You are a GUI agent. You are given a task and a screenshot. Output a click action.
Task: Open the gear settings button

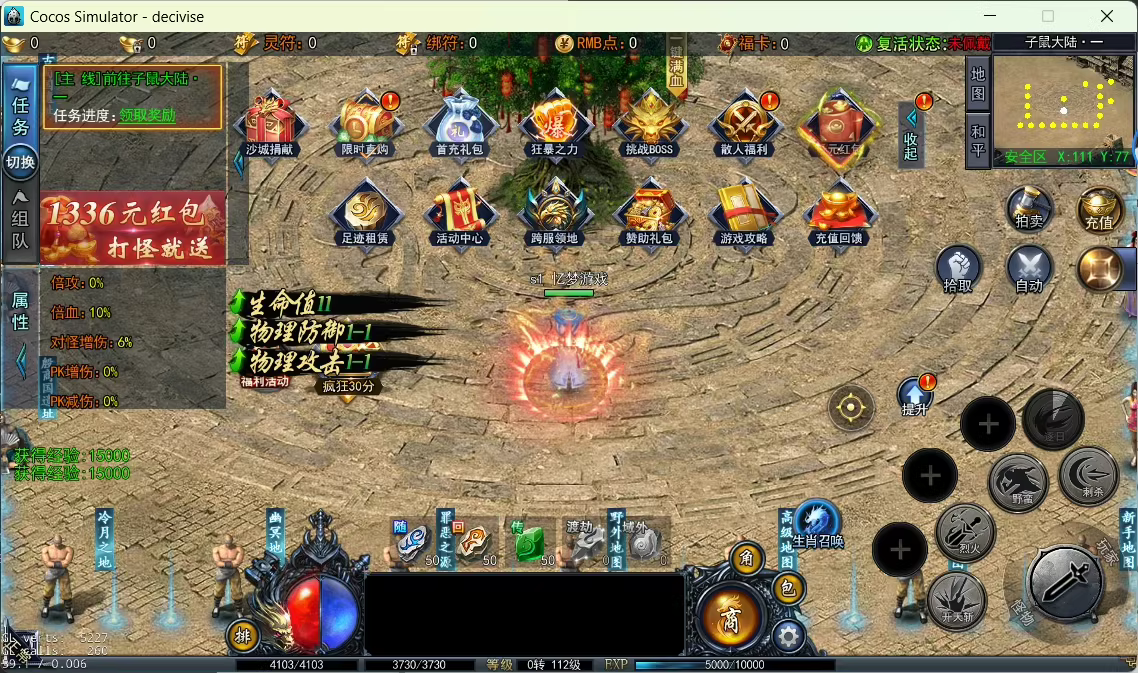789,635
